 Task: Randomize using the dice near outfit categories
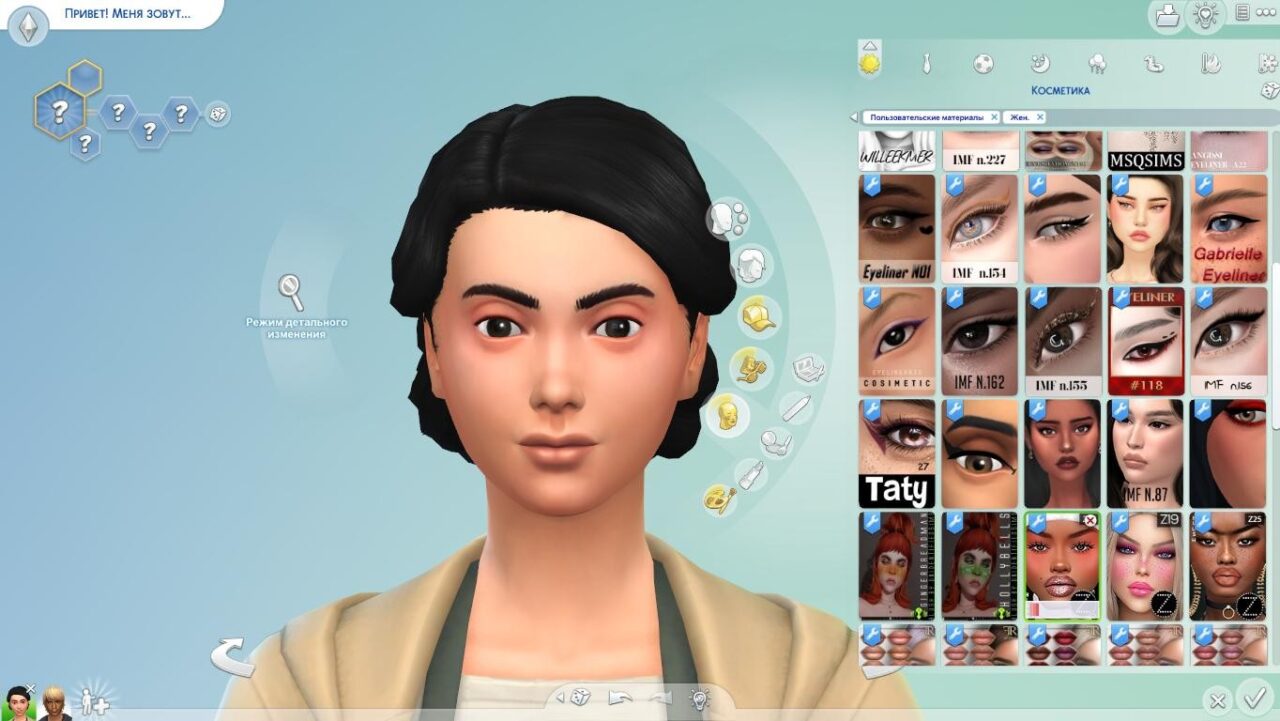(1270, 91)
